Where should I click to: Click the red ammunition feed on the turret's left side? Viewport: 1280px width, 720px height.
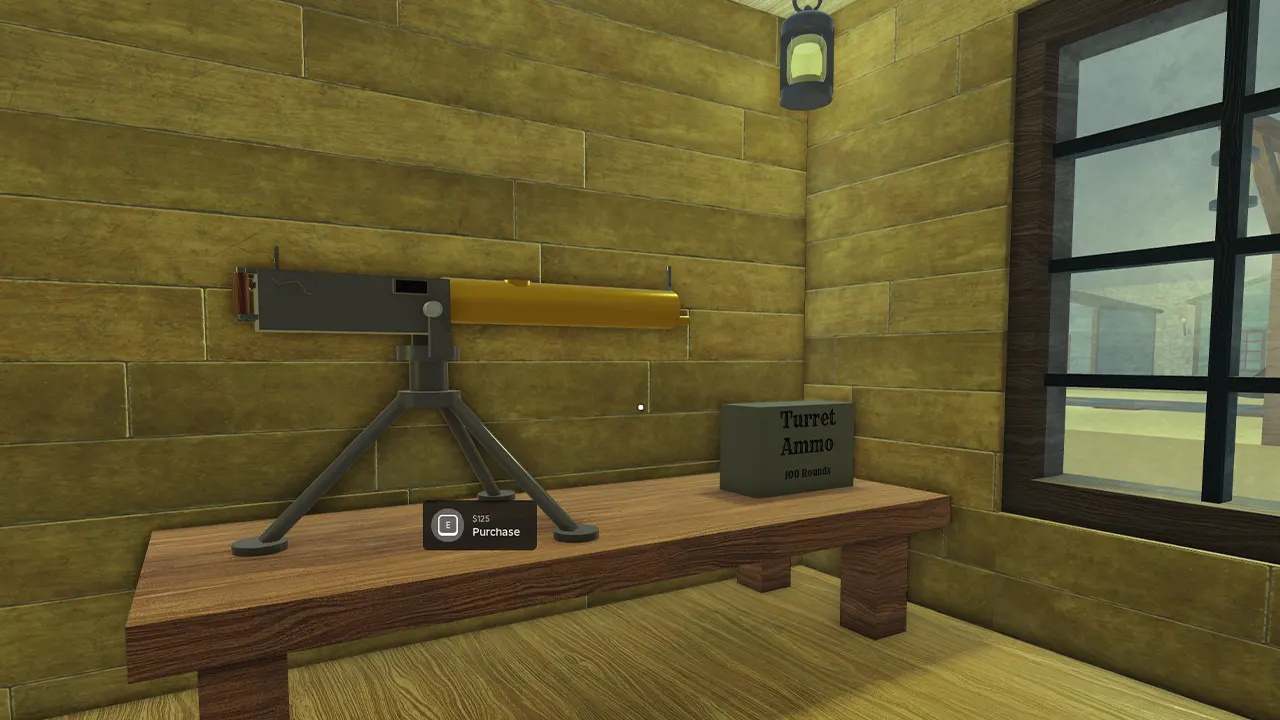243,295
